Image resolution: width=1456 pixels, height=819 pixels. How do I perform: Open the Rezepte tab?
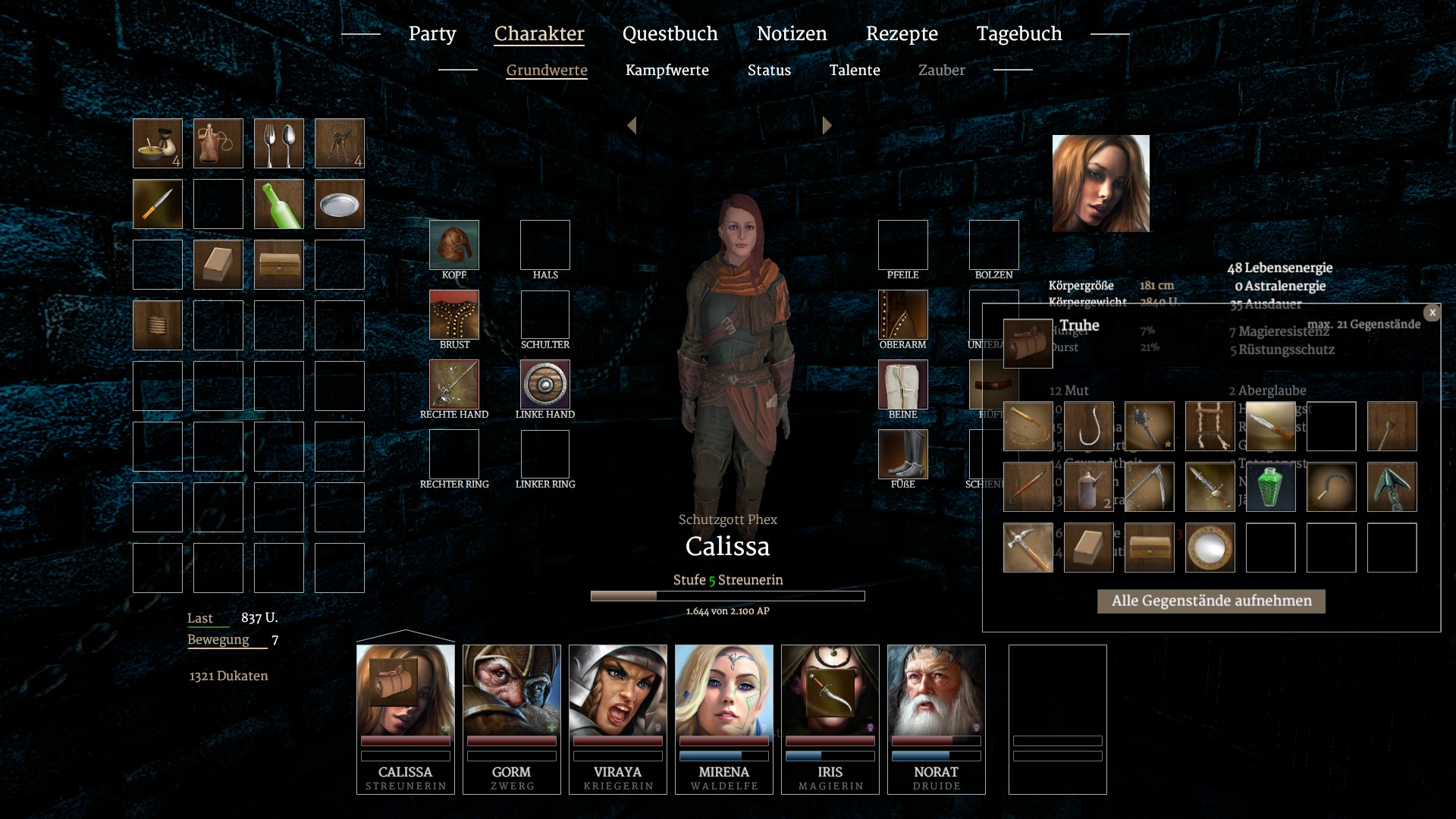[x=902, y=34]
